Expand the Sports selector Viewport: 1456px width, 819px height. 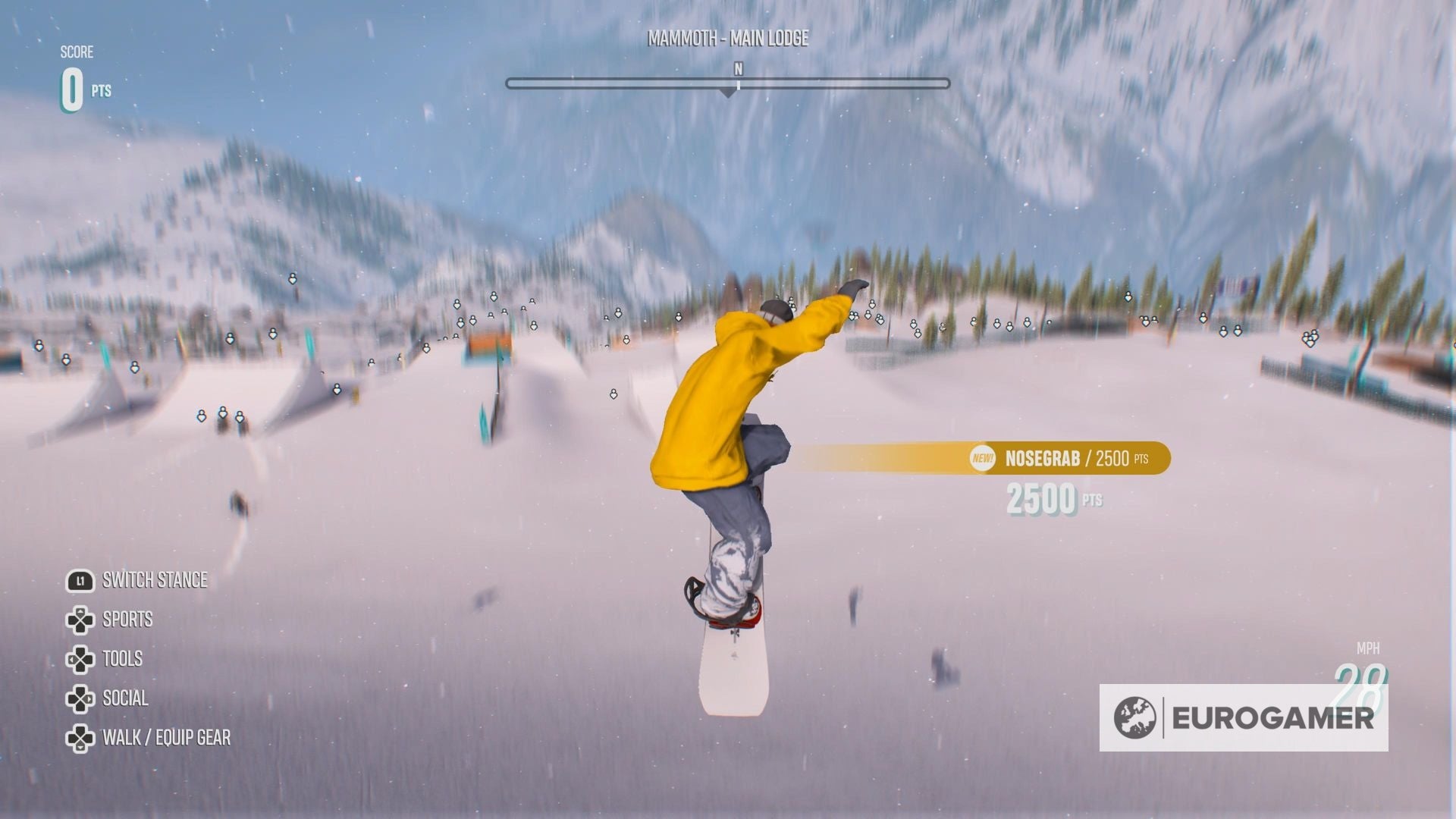click(x=127, y=620)
